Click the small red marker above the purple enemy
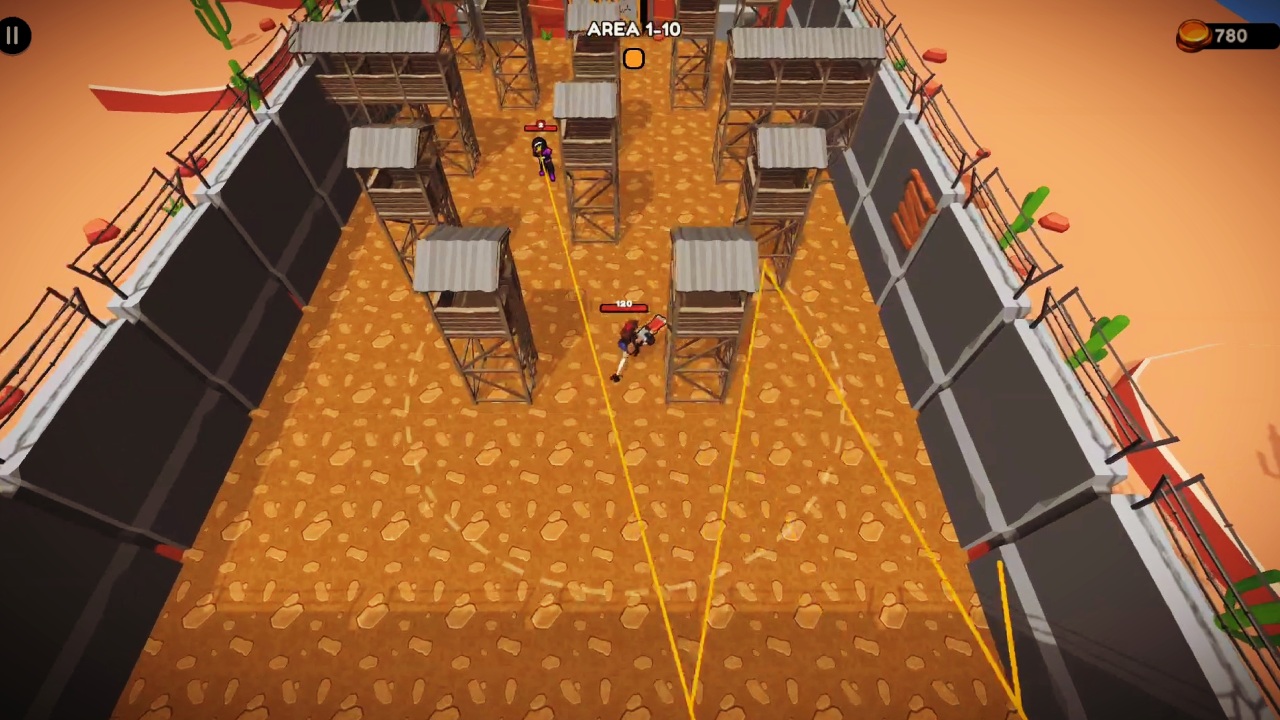 (538, 126)
